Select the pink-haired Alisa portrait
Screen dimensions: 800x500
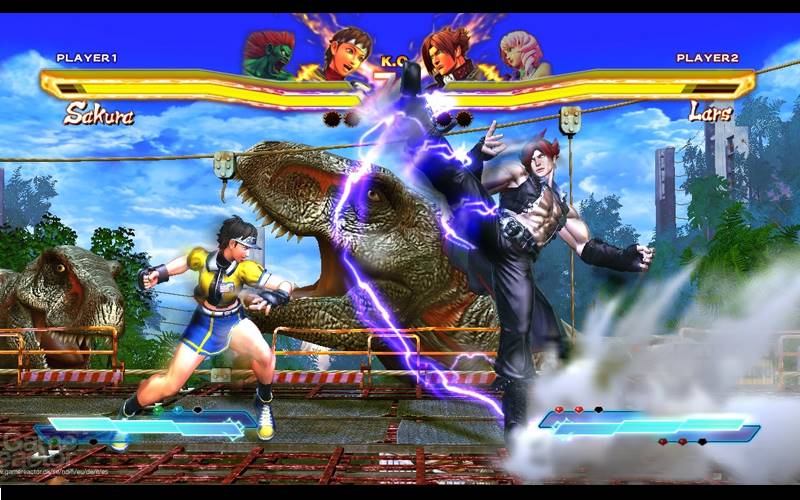(x=524, y=55)
